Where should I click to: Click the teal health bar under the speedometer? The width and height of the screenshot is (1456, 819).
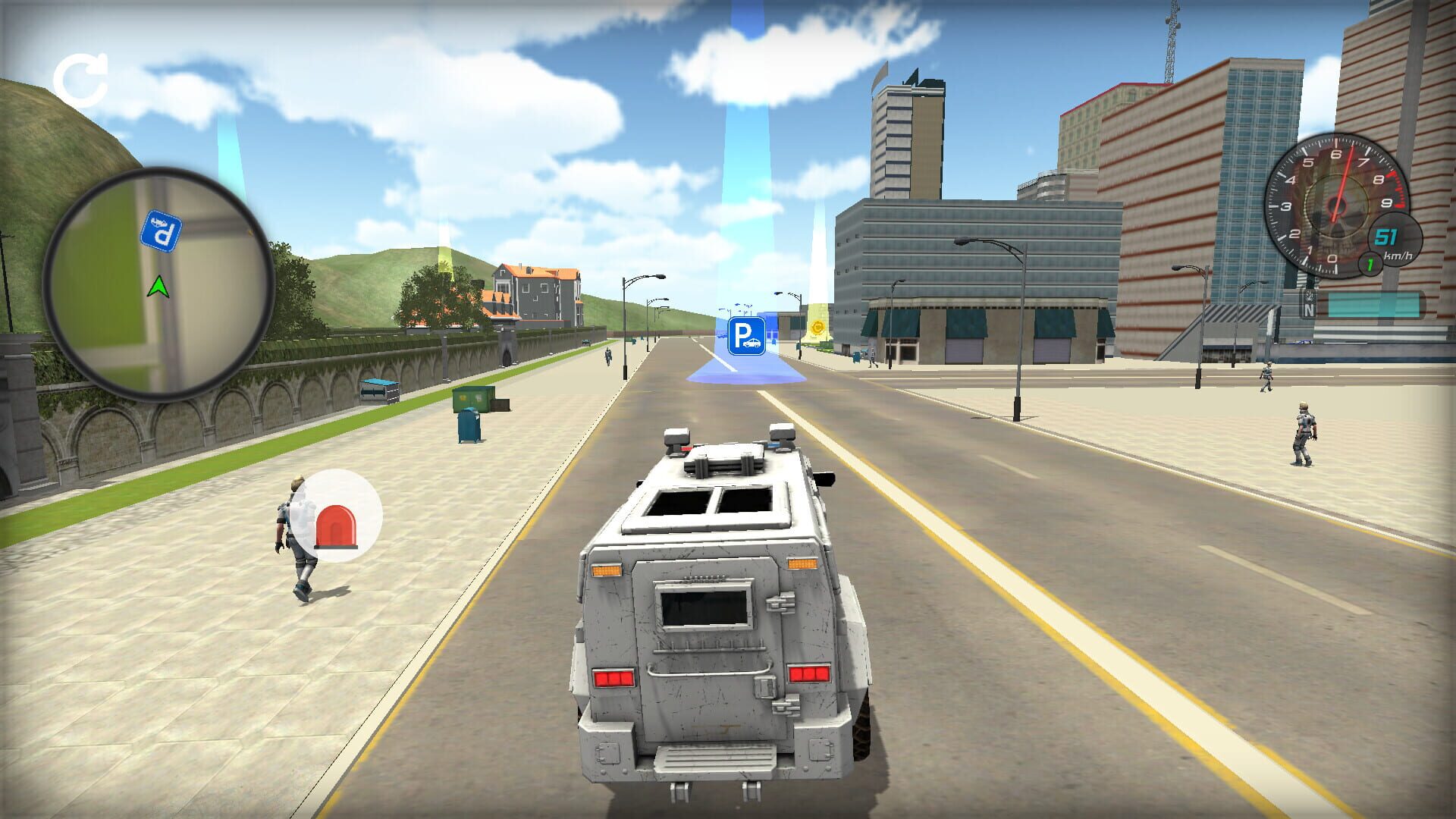(1374, 303)
